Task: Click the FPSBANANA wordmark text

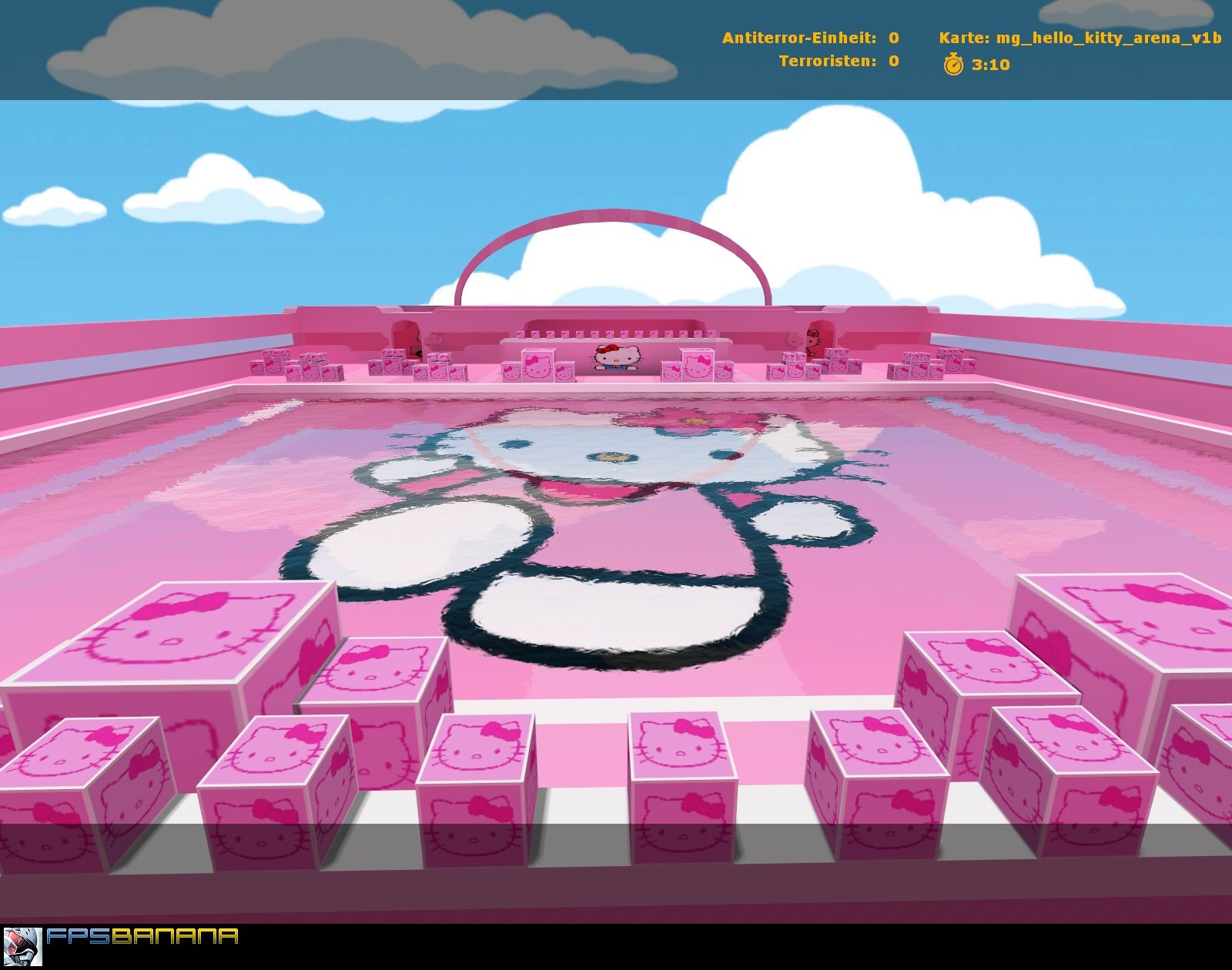Action: coord(142,935)
